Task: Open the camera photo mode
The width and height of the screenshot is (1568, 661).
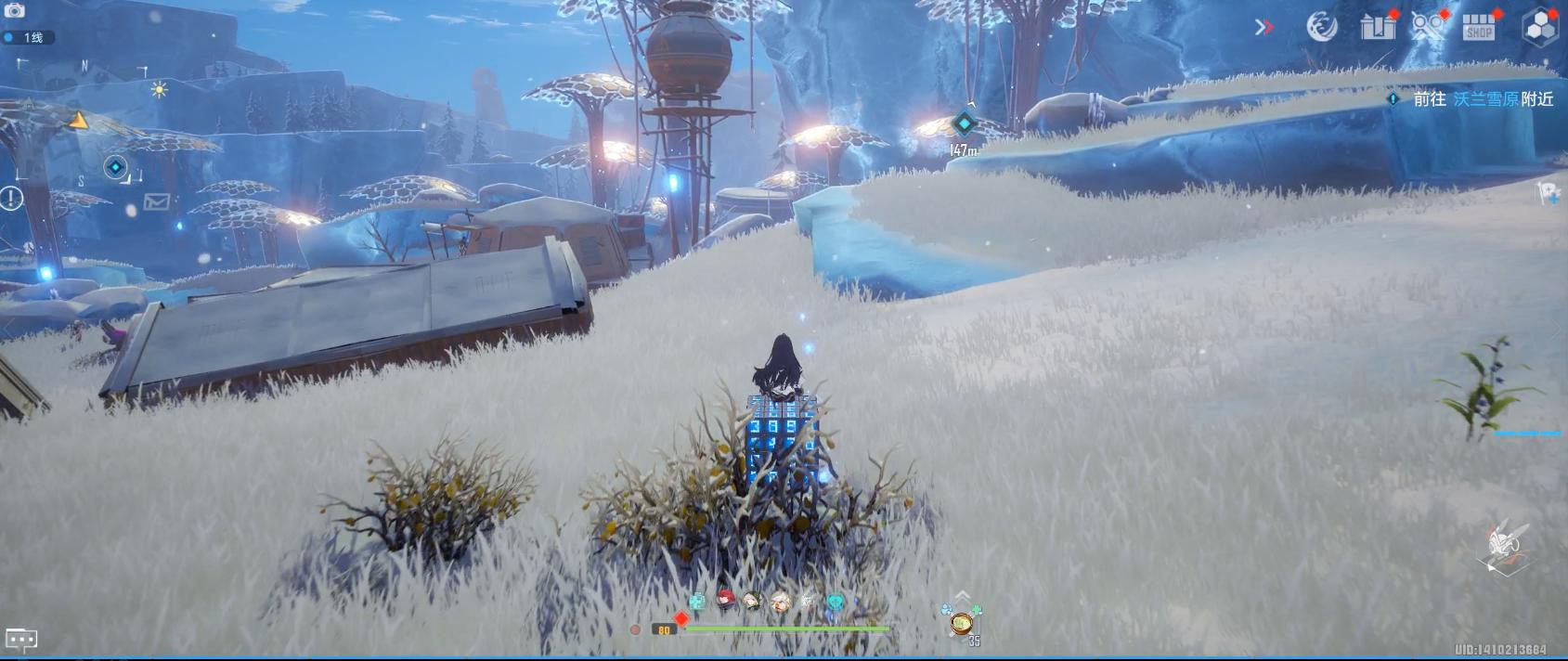Action: point(14,10)
